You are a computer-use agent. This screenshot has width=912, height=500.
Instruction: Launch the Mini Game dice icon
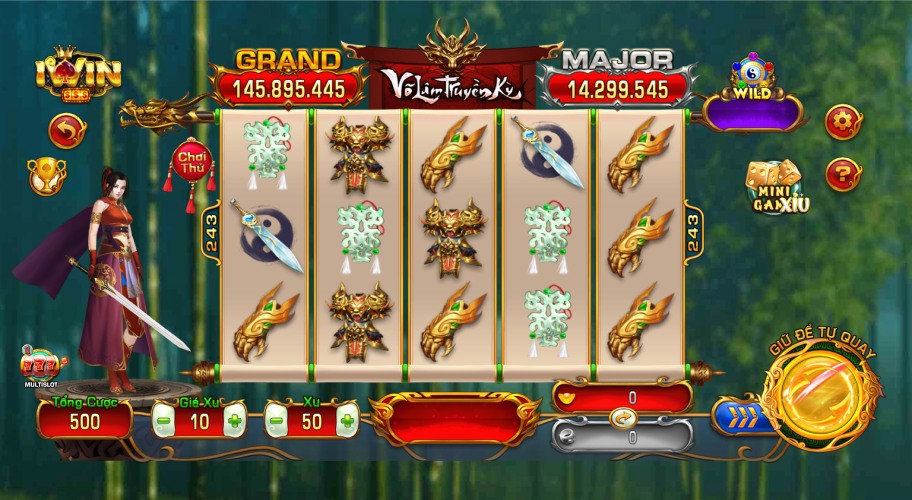(776, 188)
